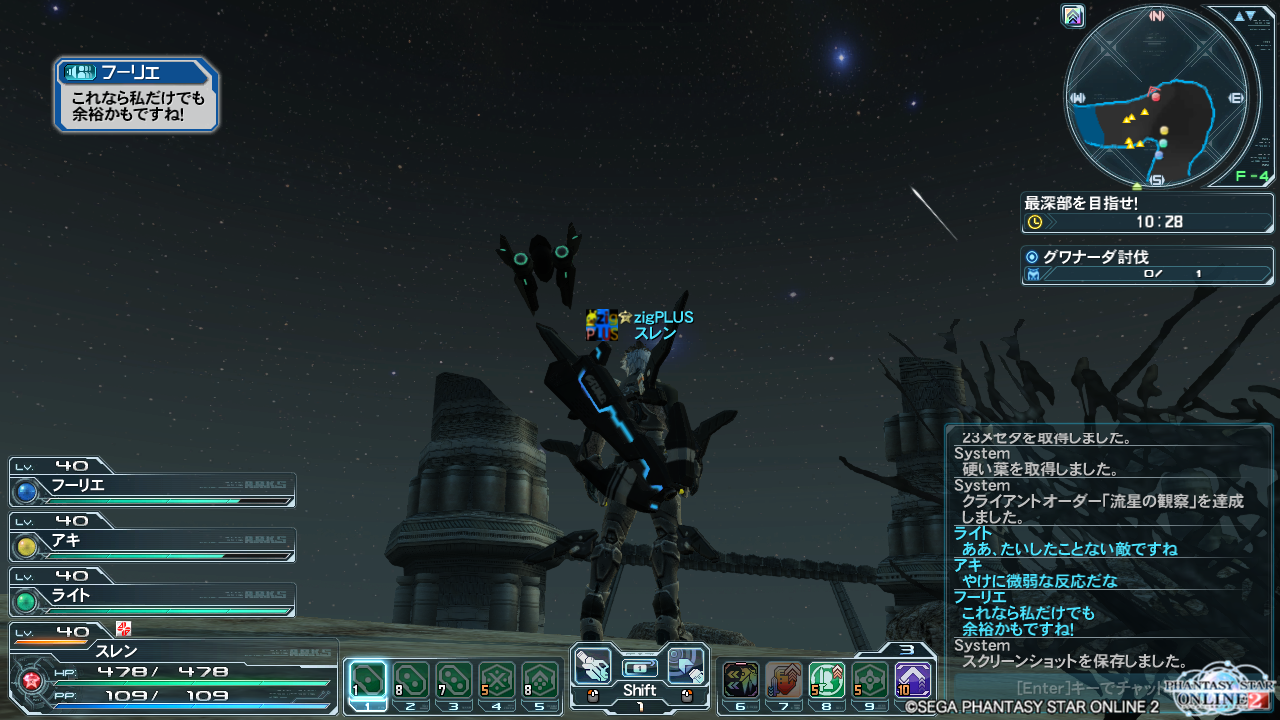The width and height of the screenshot is (1280, 720).
Task: Activate the skill in hotbar slot 6
Action: pos(741,682)
